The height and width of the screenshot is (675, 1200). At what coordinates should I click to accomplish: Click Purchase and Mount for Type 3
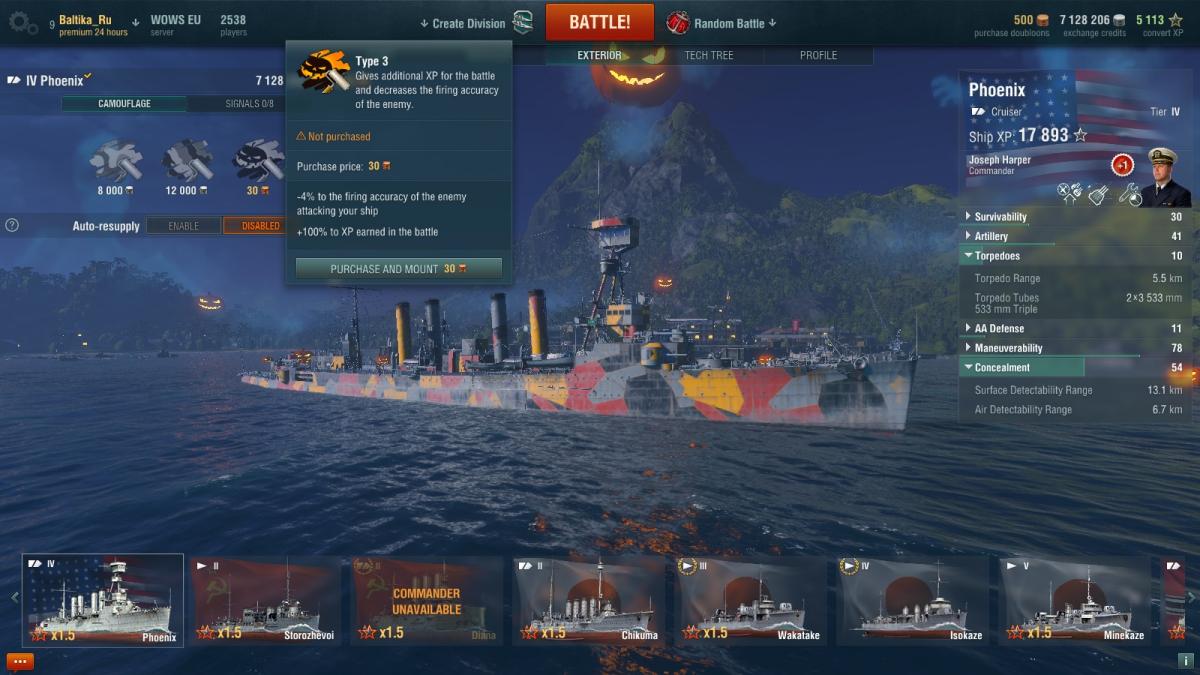click(398, 269)
